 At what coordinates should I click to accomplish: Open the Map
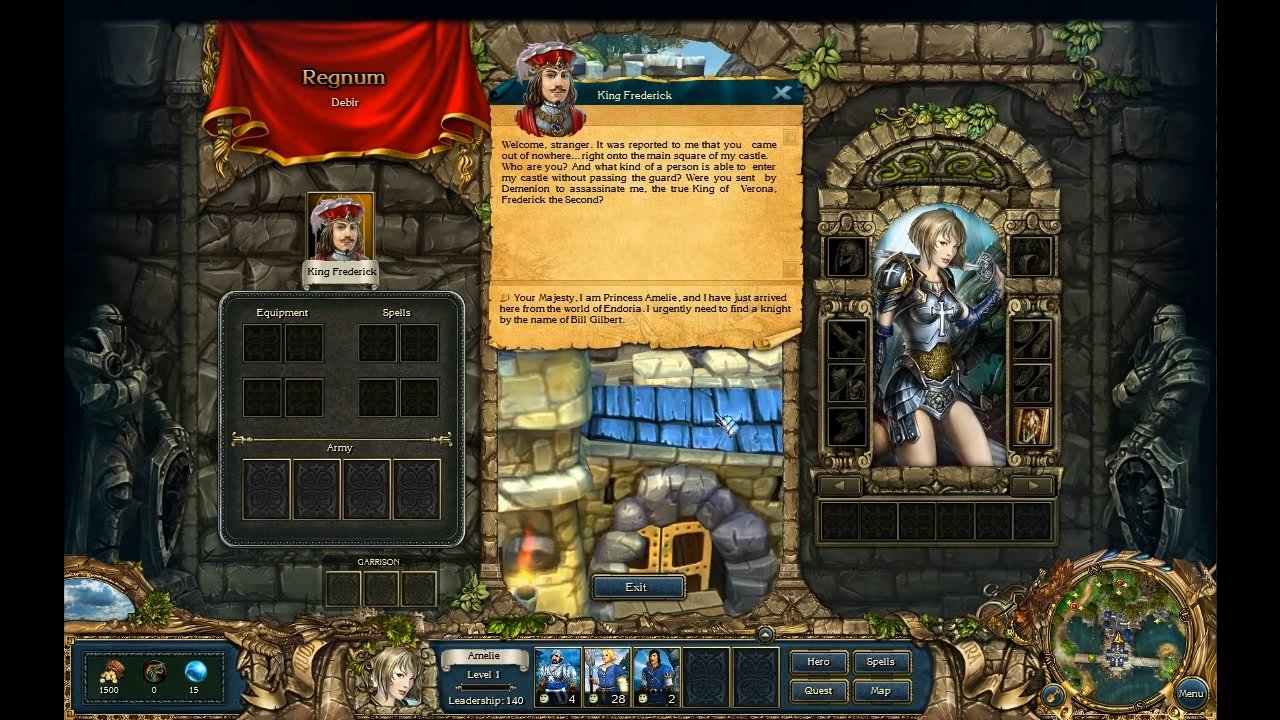pyautogui.click(x=880, y=690)
